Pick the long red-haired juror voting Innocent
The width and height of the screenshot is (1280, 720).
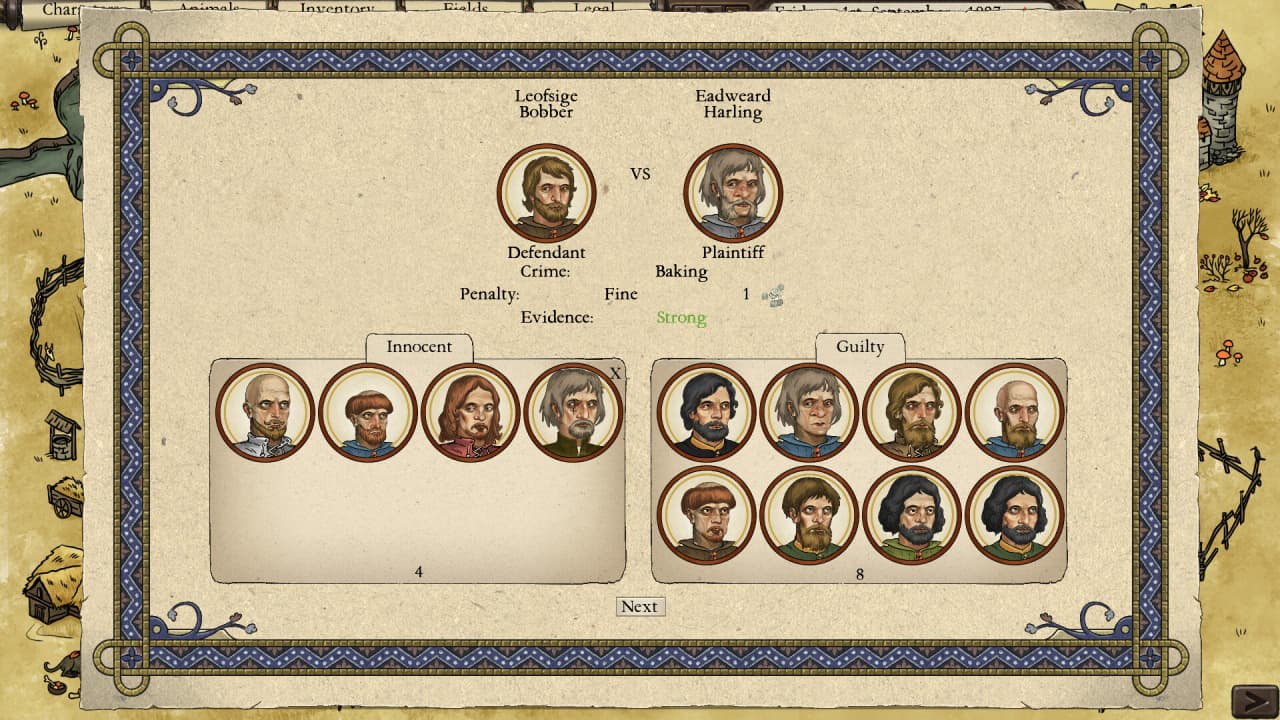470,412
